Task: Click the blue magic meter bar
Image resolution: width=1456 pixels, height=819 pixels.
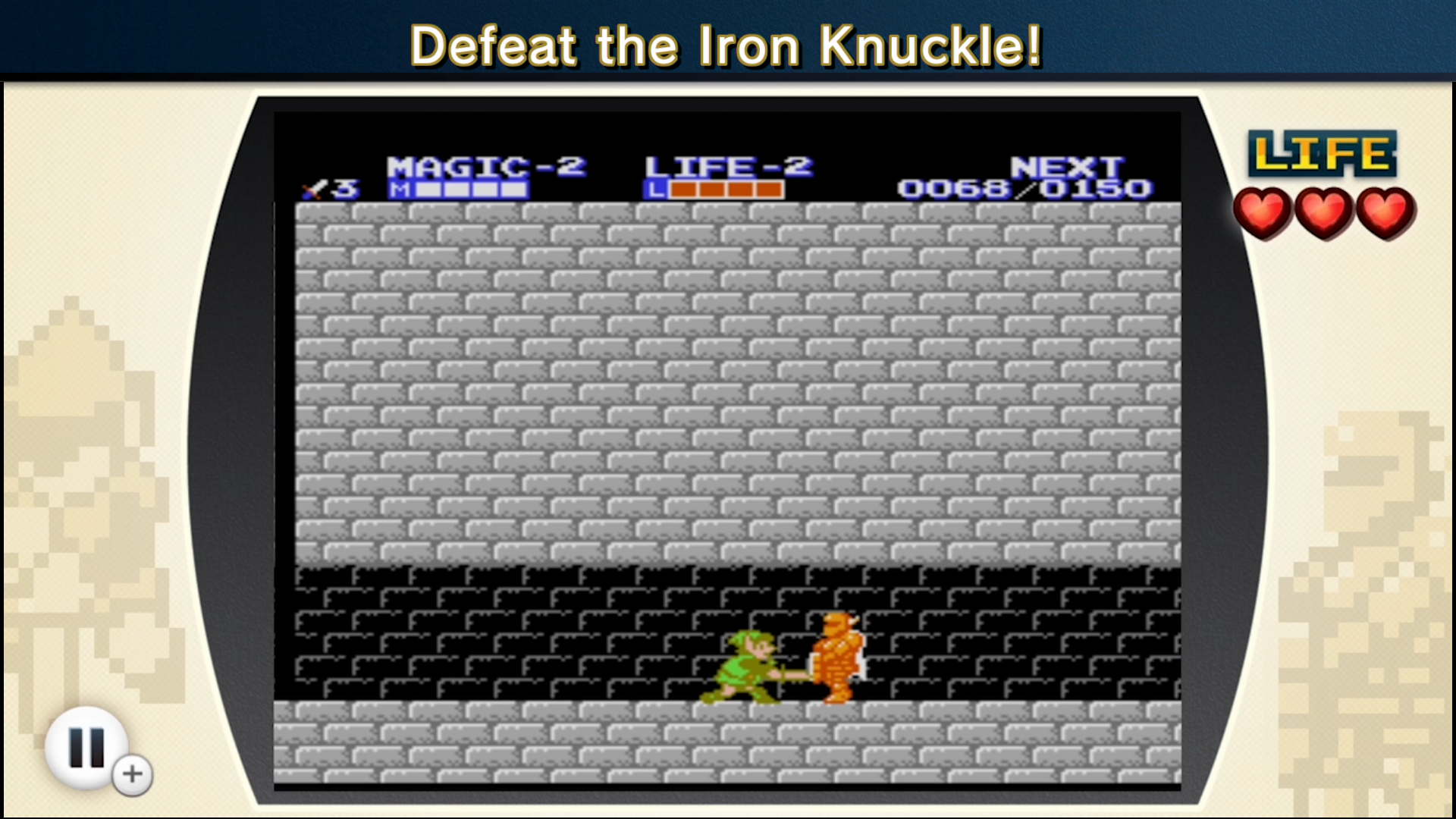Action: (x=459, y=190)
